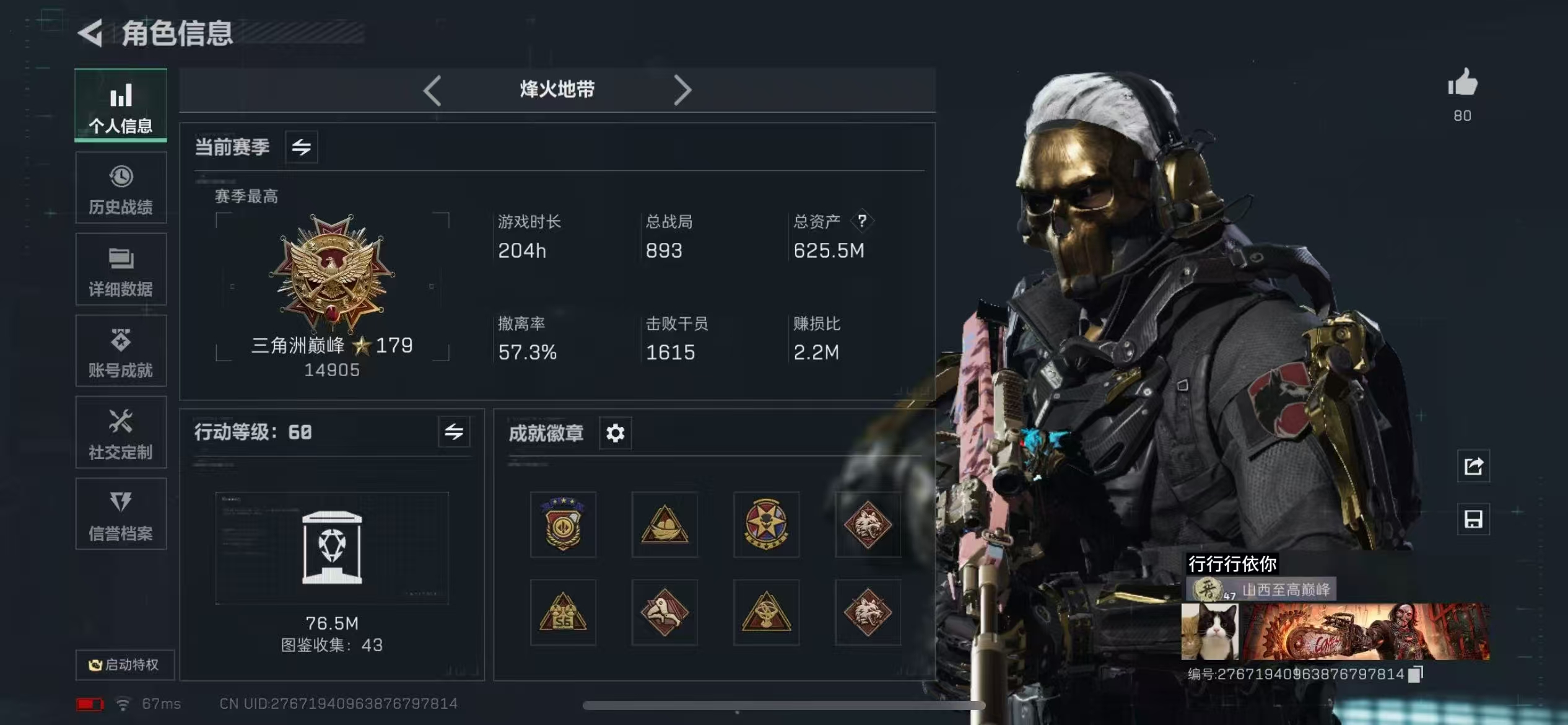
Task: Check the 信誉档案 reputation file
Action: point(121,515)
